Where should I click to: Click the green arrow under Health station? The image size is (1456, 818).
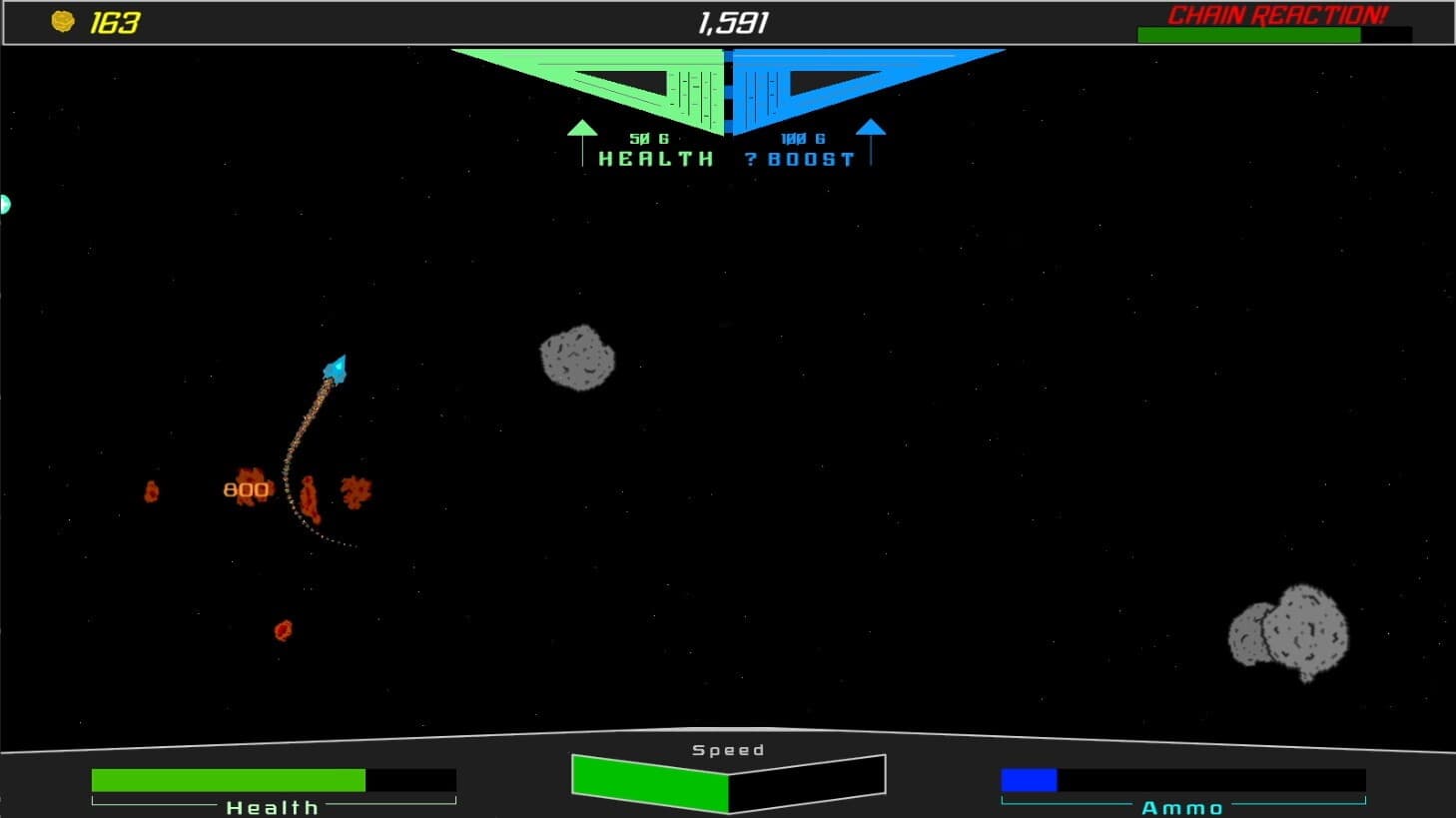(x=582, y=130)
